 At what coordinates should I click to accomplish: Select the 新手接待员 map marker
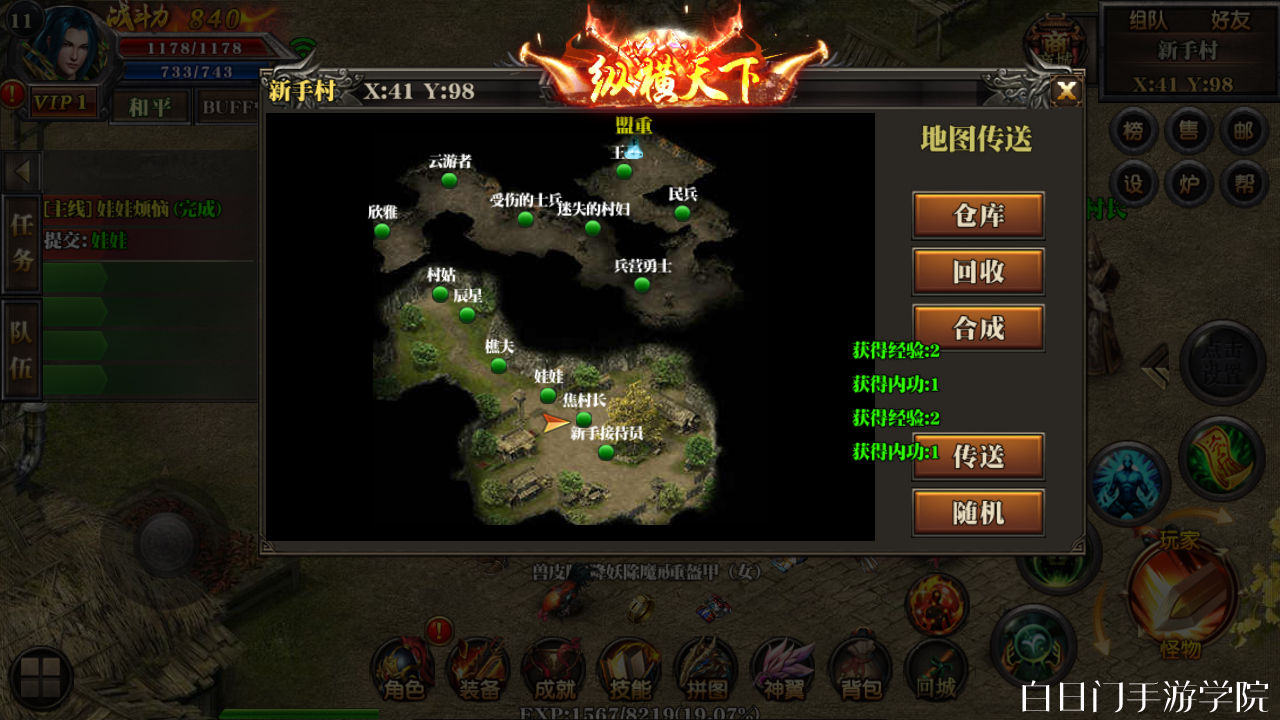605,452
